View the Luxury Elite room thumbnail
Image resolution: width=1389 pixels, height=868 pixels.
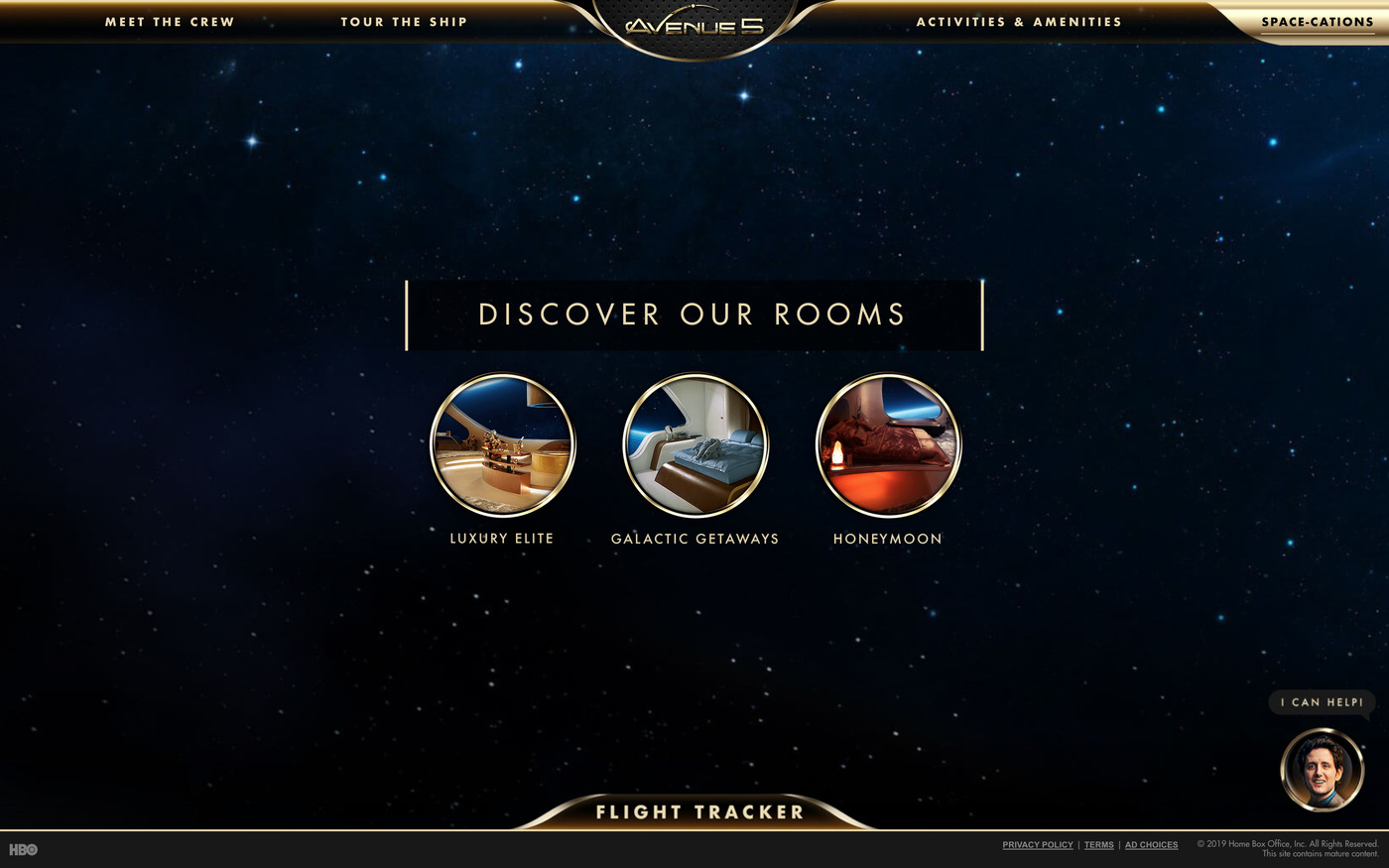click(502, 445)
